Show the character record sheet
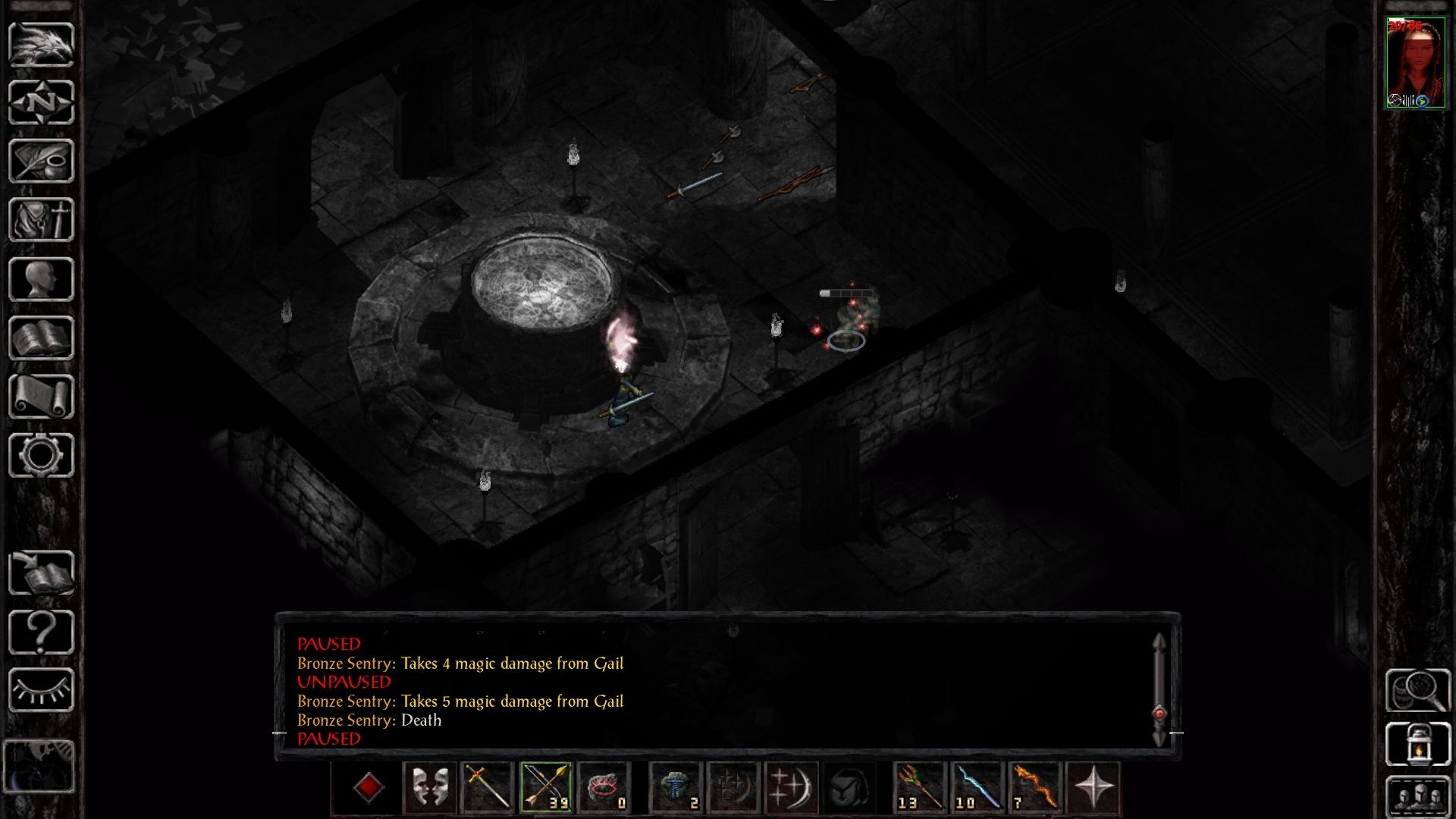Viewport: 1456px width, 819px height. [x=41, y=279]
